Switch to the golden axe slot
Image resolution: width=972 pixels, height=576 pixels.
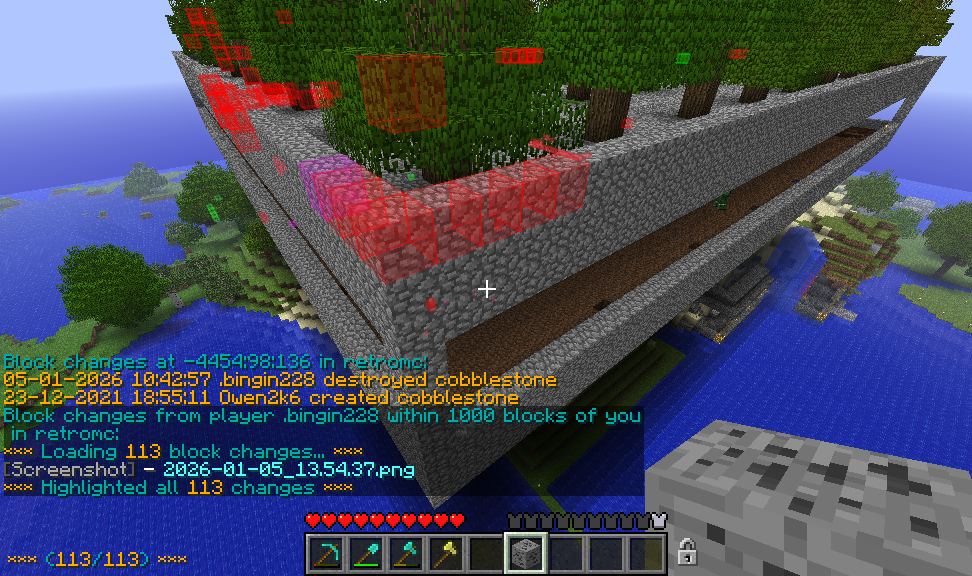pyautogui.click(x=445, y=553)
